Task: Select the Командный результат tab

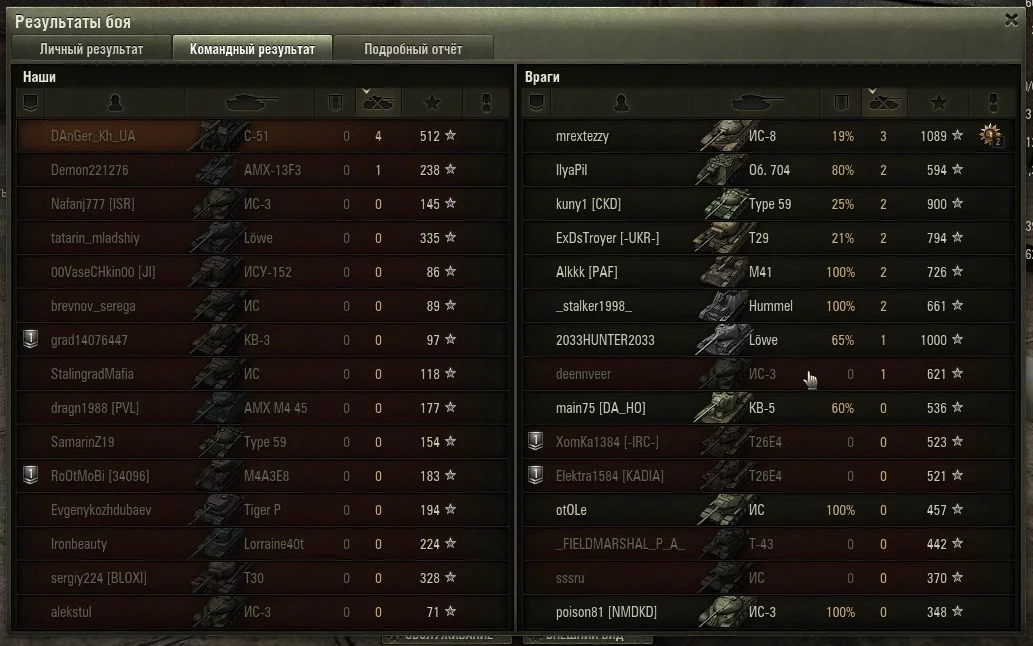Action: point(252,49)
